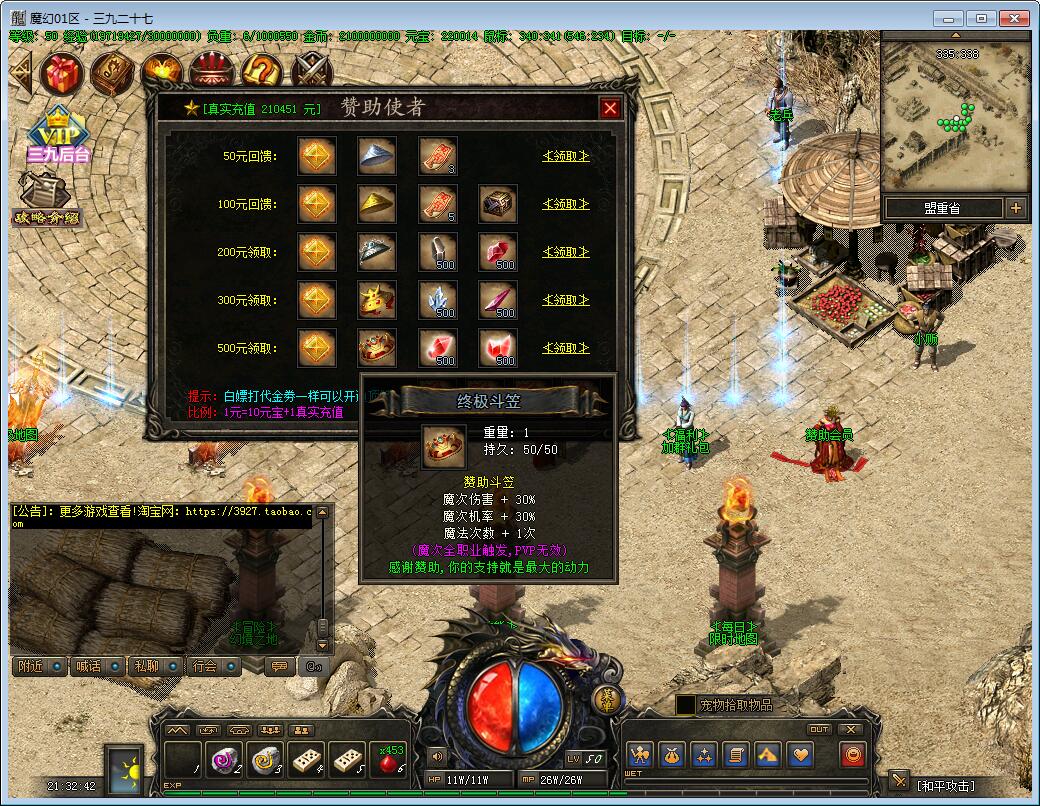Expand the map with the plus button
The image size is (1040, 806).
click(1016, 208)
